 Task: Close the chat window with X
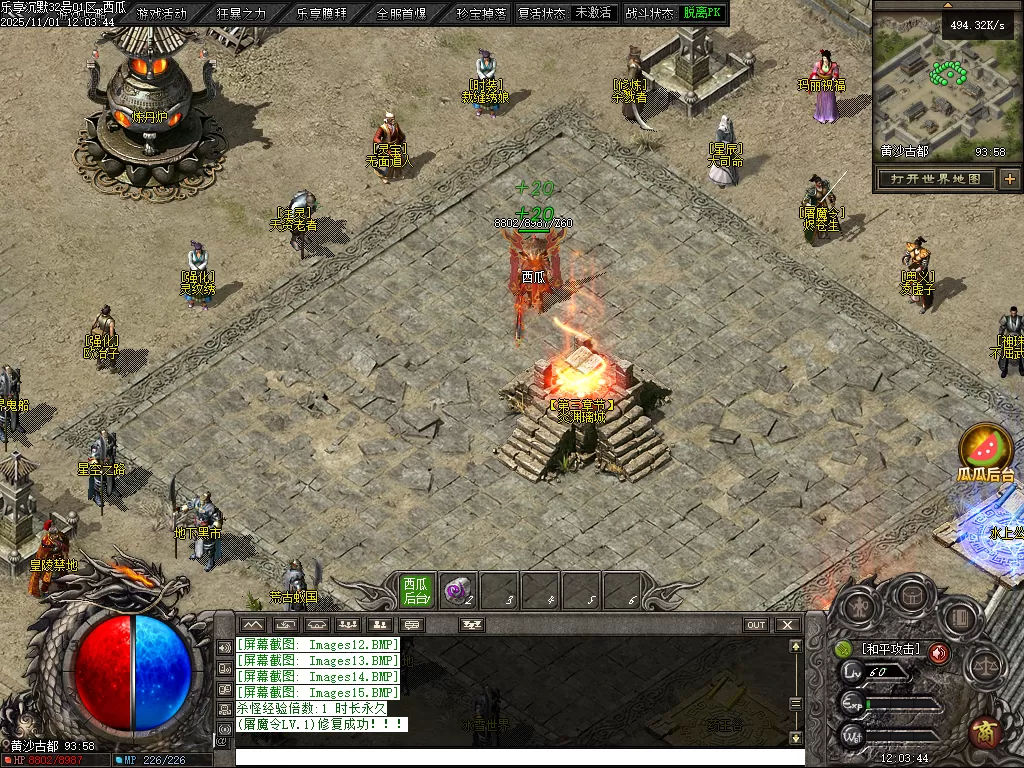788,625
